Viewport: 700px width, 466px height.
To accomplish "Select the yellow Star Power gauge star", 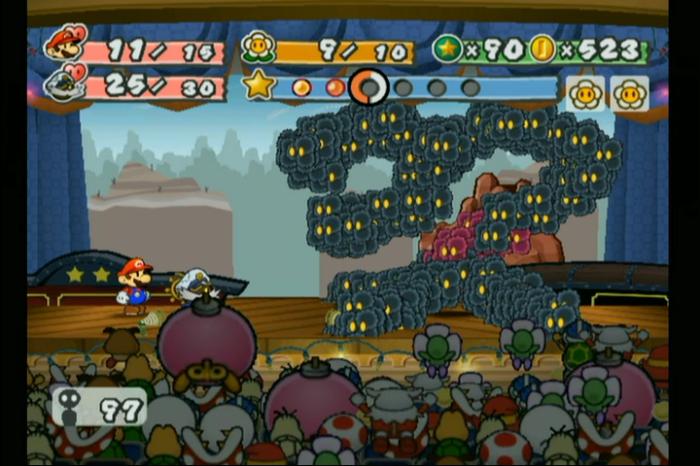I will click(259, 85).
